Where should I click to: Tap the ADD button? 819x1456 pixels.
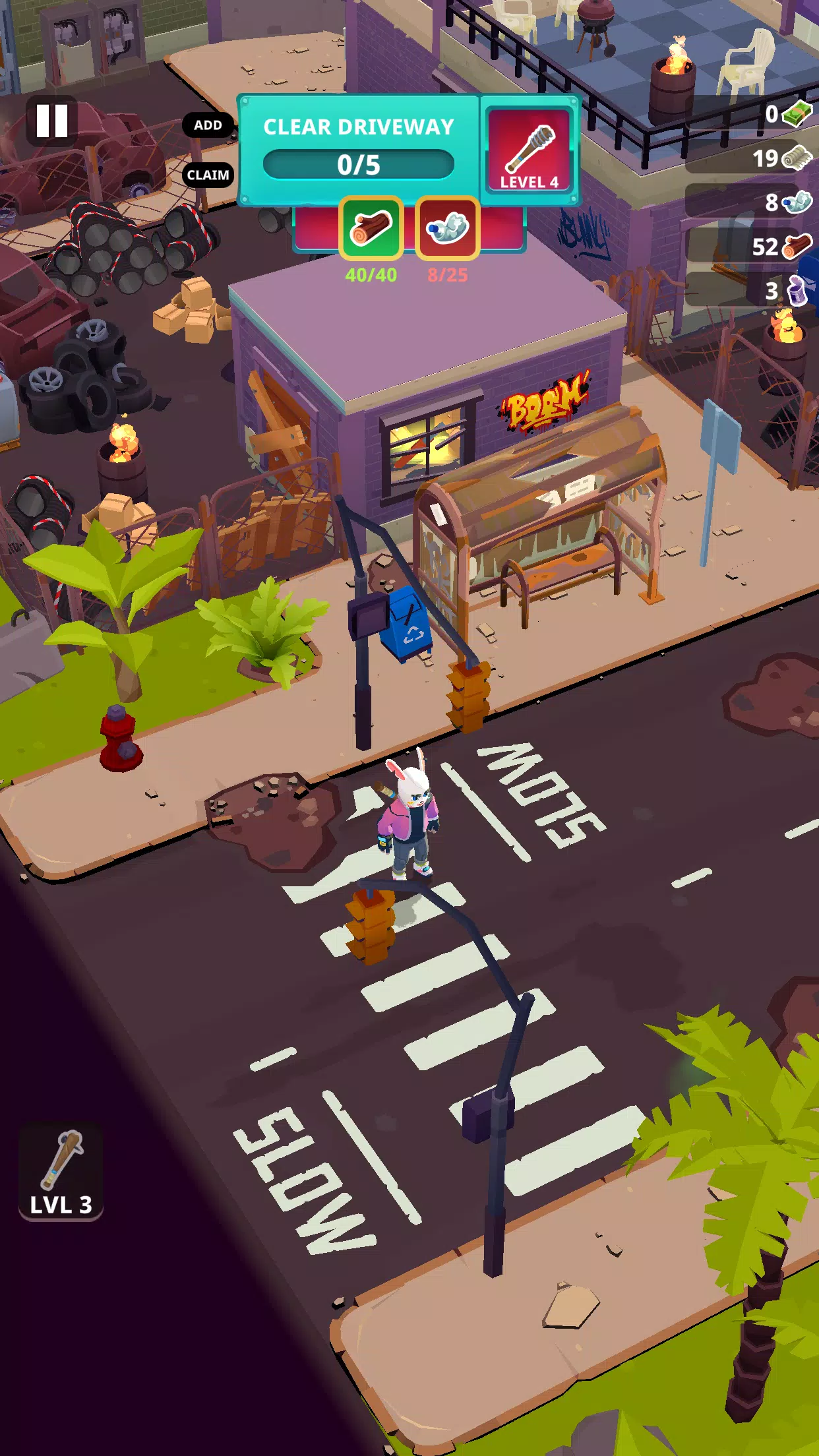(x=208, y=125)
